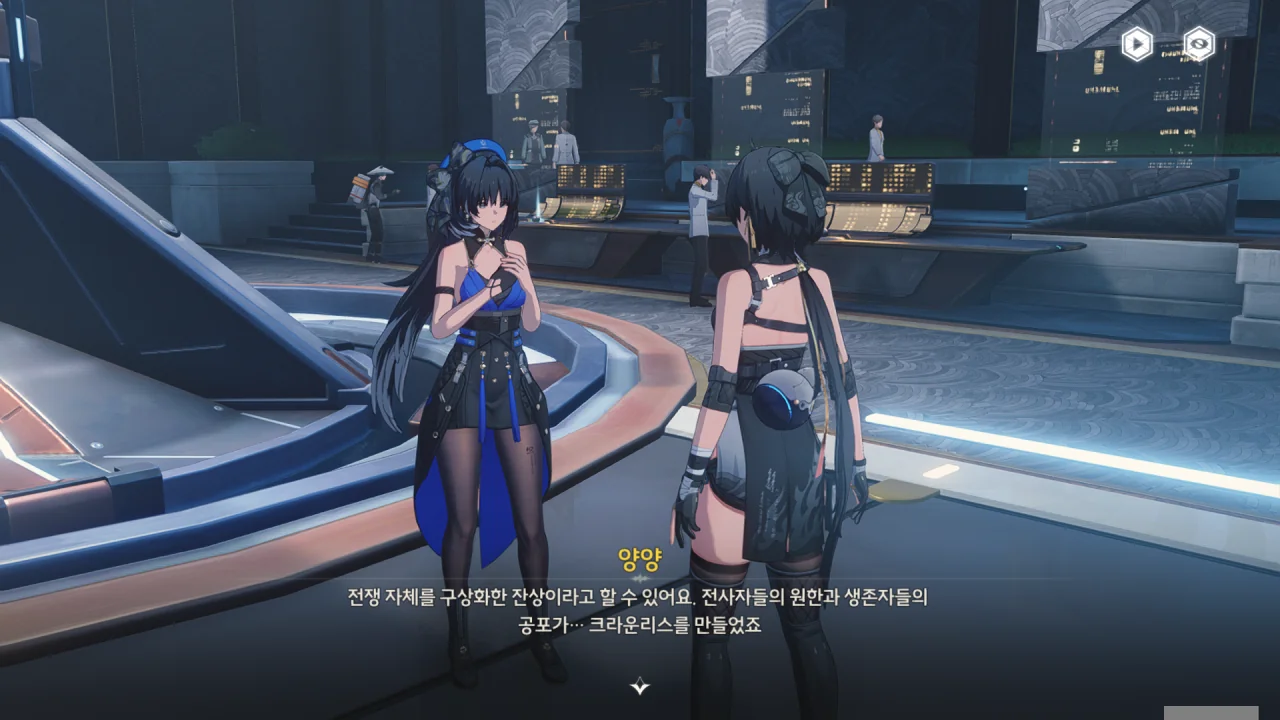Image resolution: width=1280 pixels, height=720 pixels.
Task: Advance the dialogue with the diamond arrow
Action: (x=640, y=686)
